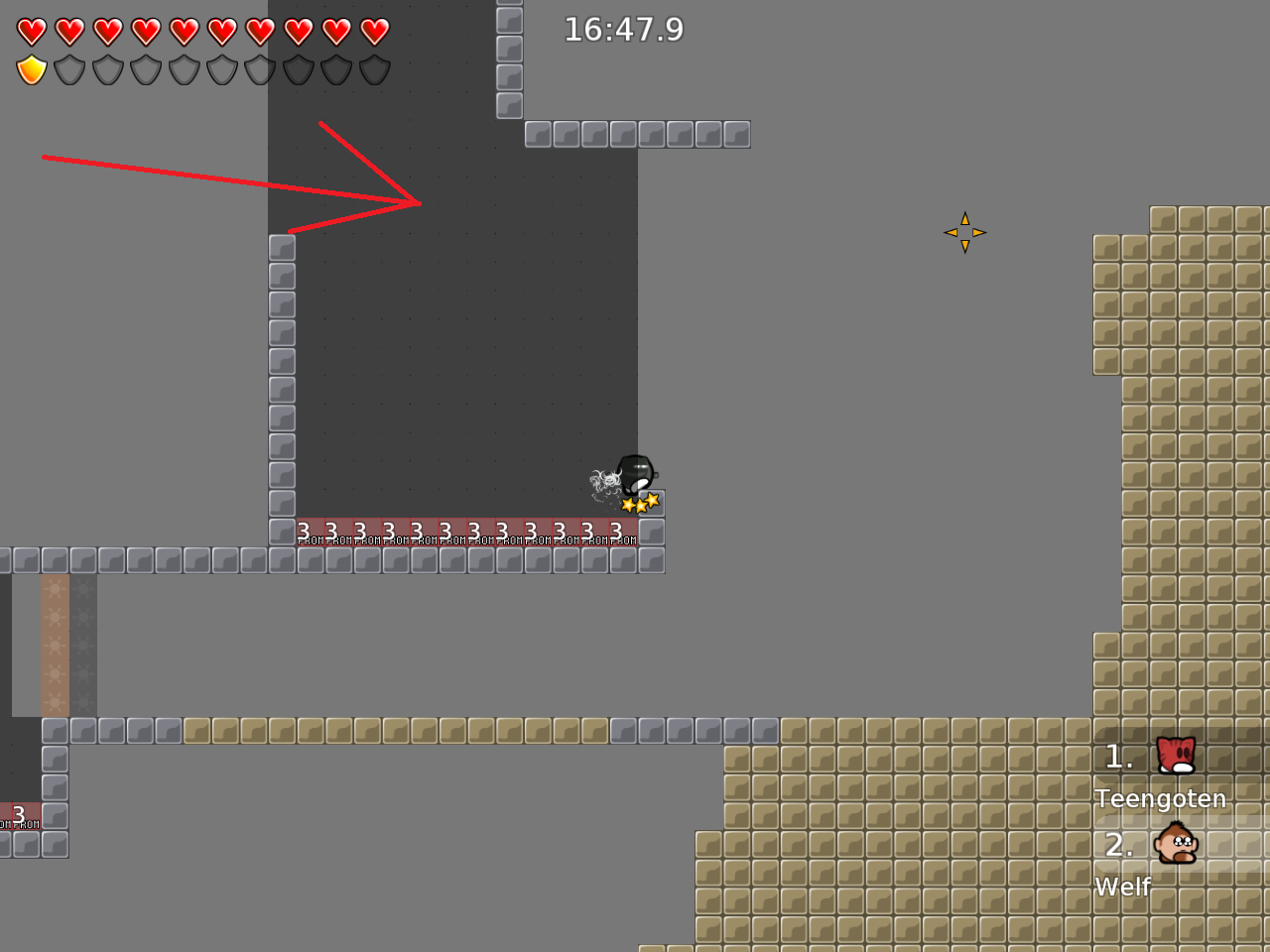Click the three gold stars beside the player
1270x952 pixels.
pos(640,504)
